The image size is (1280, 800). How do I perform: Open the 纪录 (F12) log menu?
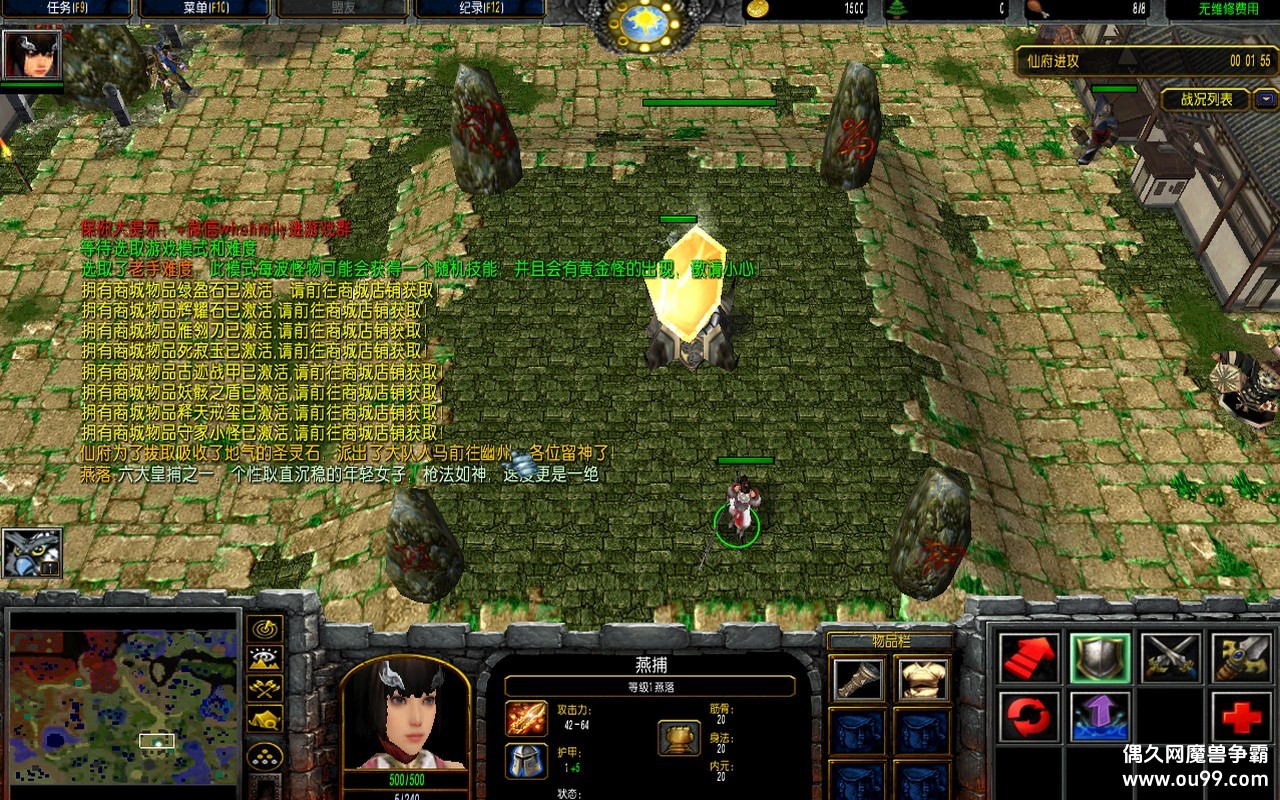click(x=479, y=9)
